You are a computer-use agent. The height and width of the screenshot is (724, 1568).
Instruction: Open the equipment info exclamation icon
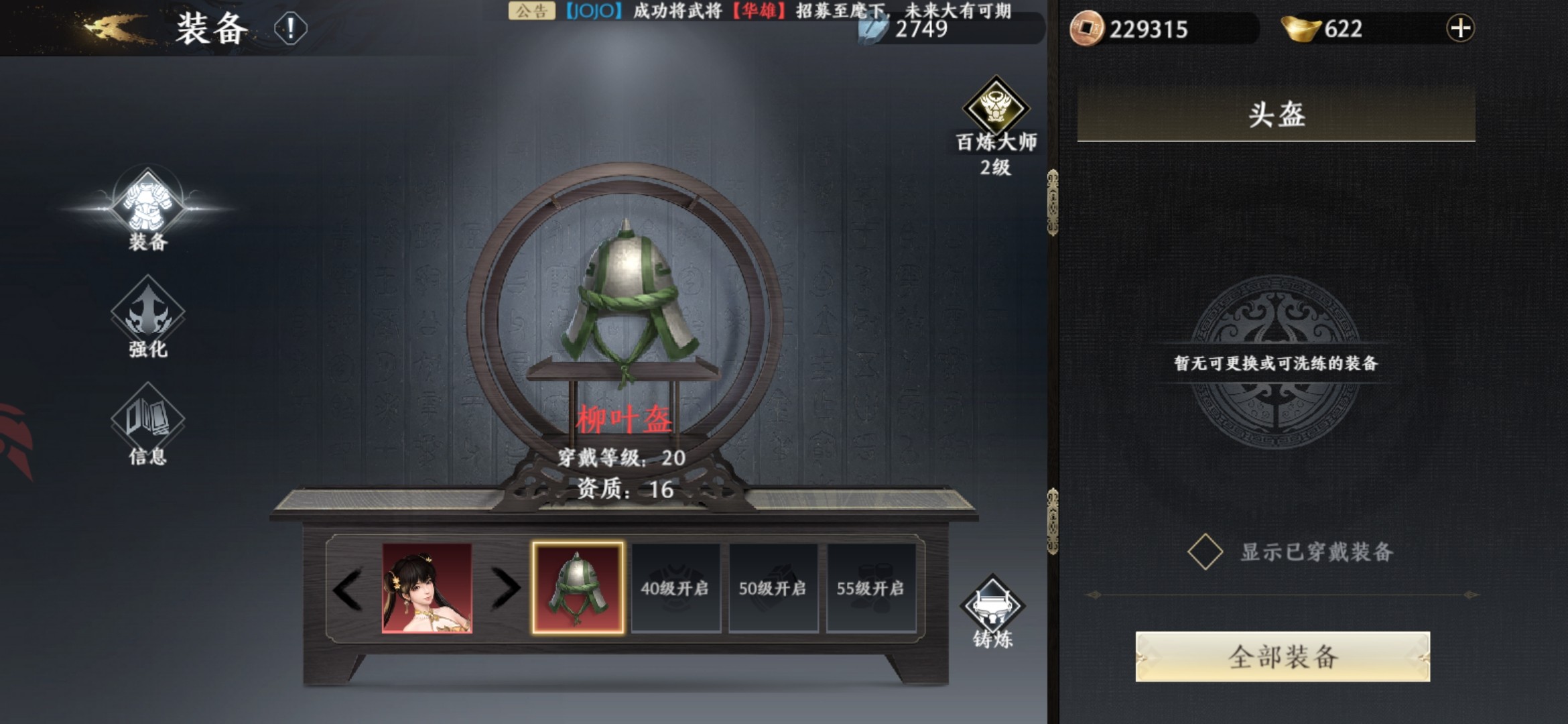tap(290, 29)
